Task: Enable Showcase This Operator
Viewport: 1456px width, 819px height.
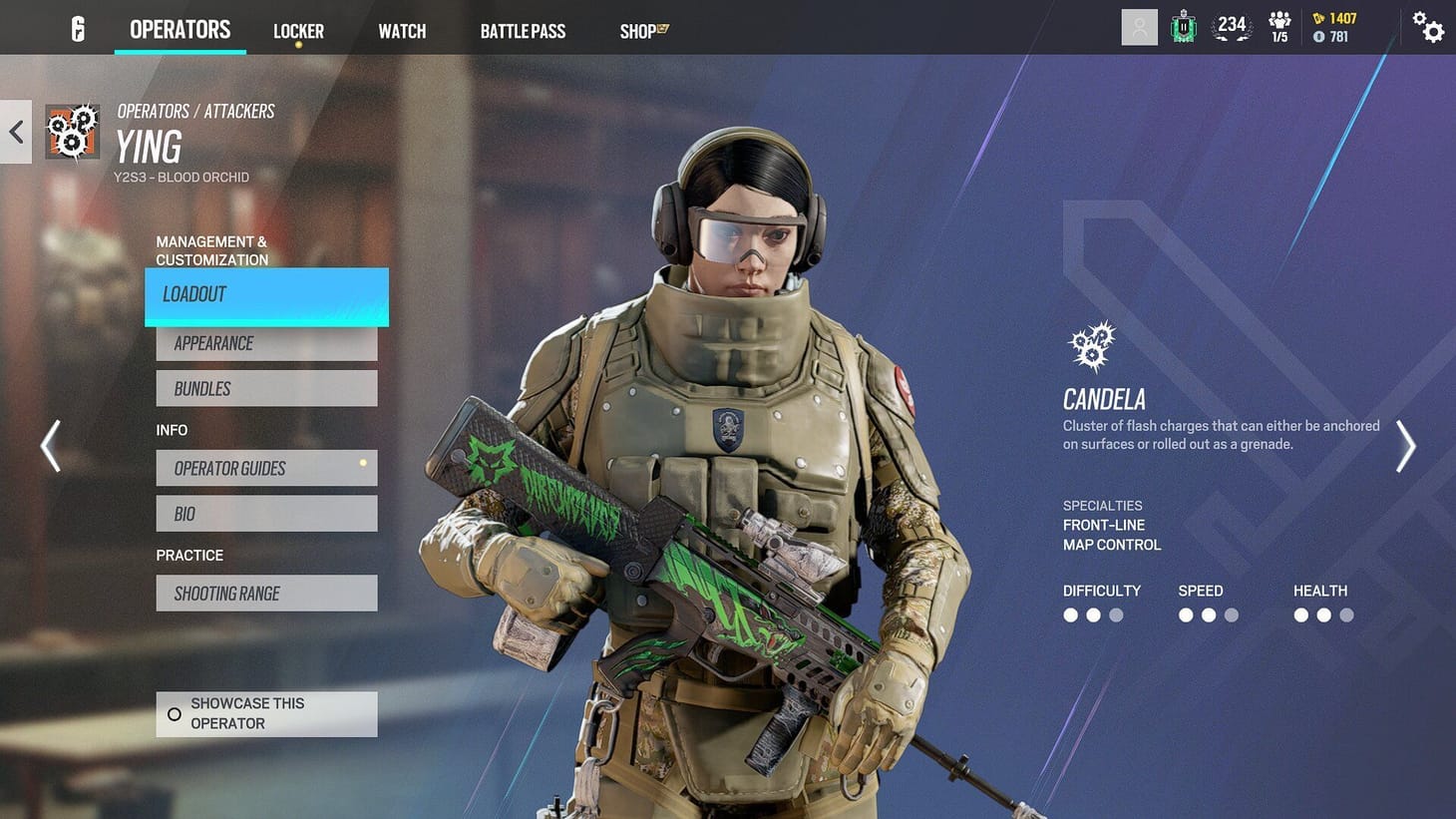Action: [265, 713]
